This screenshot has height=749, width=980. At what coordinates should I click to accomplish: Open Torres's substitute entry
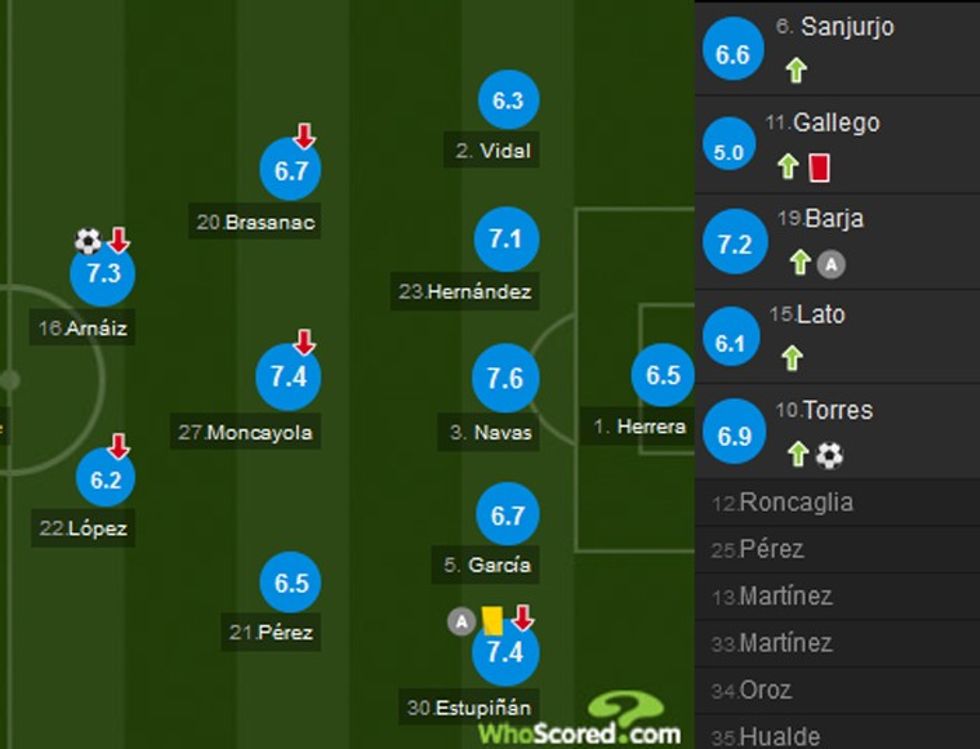pos(837,433)
